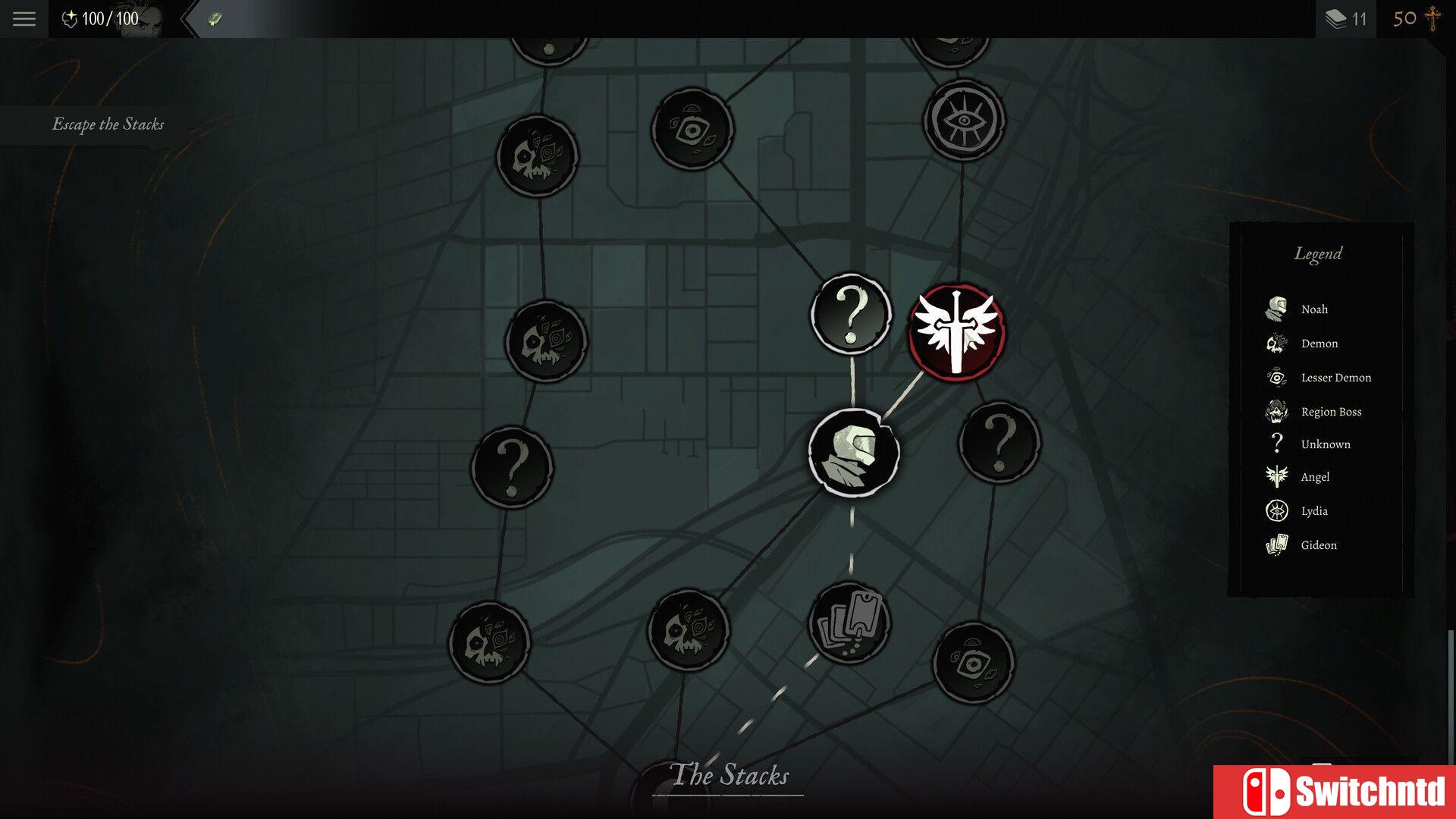1456x819 pixels.
Task: Travel to the Lydia eye node
Action: 964,120
